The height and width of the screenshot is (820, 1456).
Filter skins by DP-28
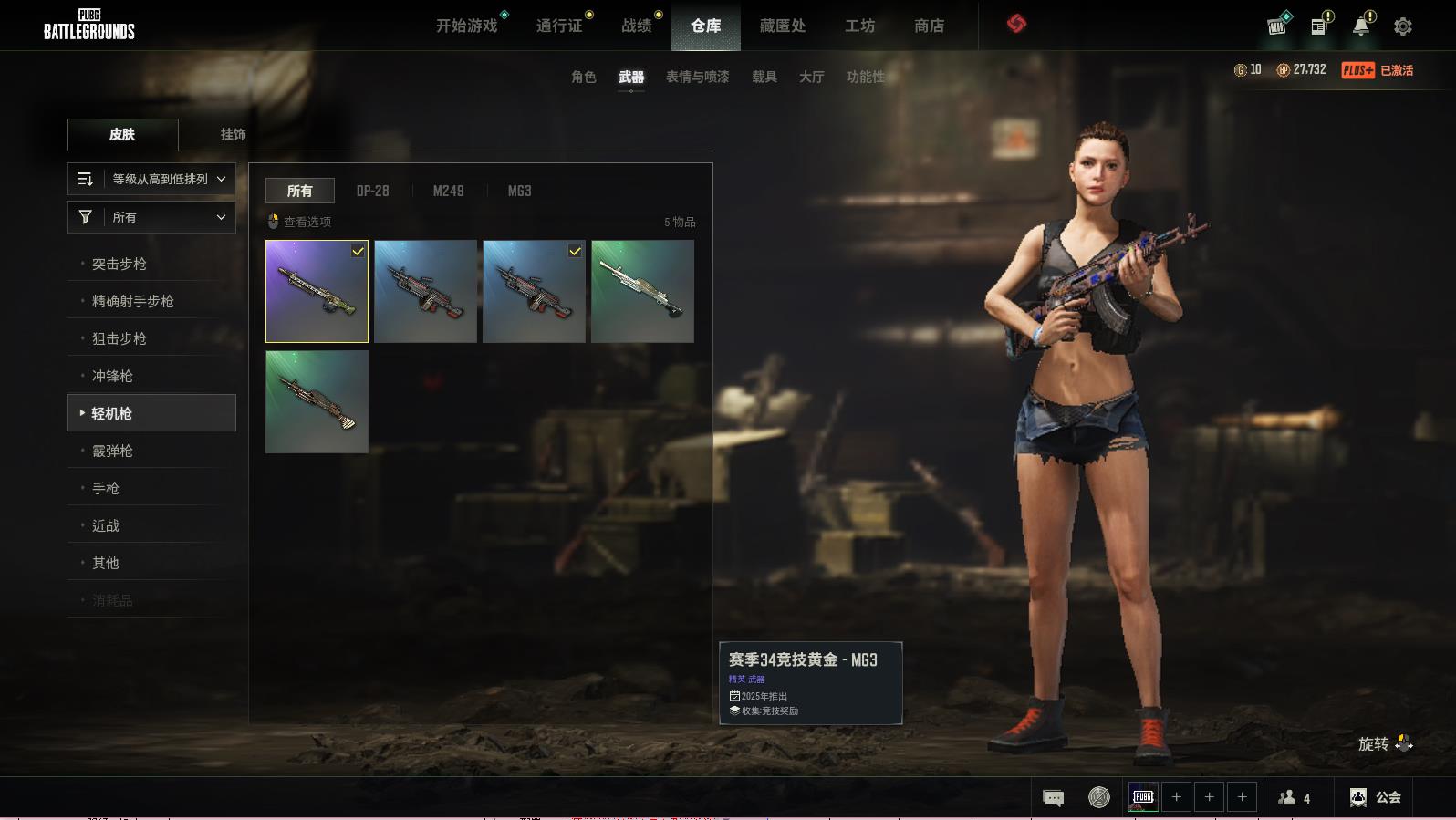[x=372, y=191]
